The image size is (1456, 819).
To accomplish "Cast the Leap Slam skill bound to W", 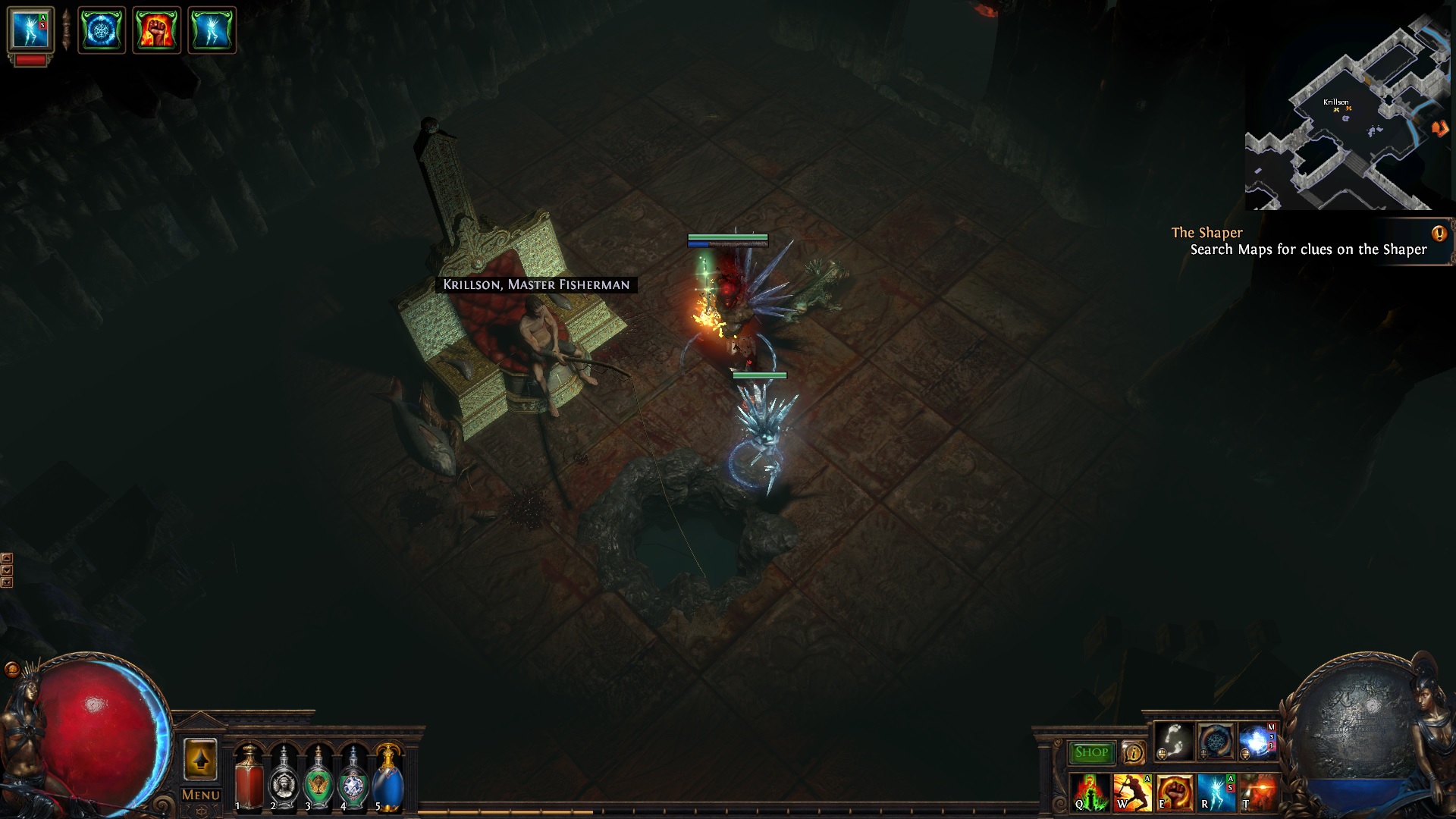I will click(1133, 793).
